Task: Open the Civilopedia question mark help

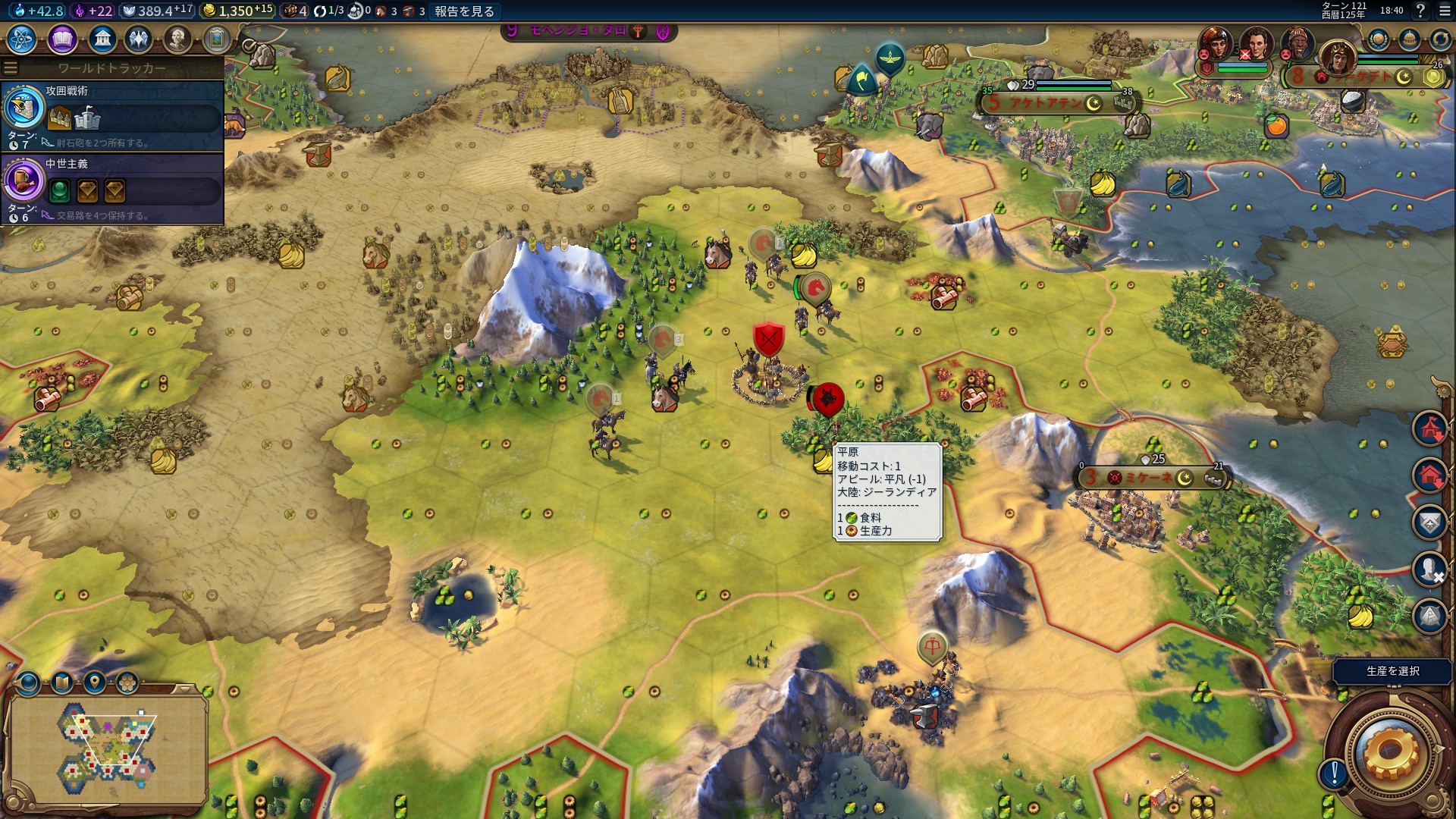Action: [1420, 11]
